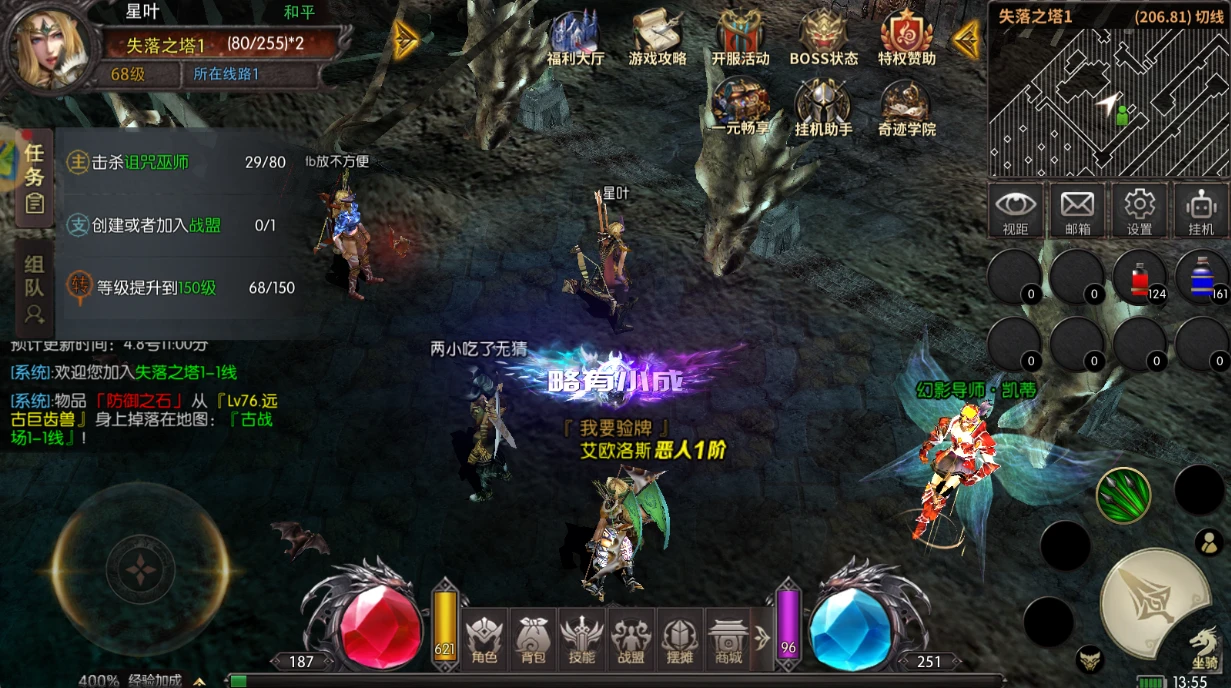Viewport: 1231px width, 688px height.
Task: Open the 商城 shop
Action: click(729, 638)
